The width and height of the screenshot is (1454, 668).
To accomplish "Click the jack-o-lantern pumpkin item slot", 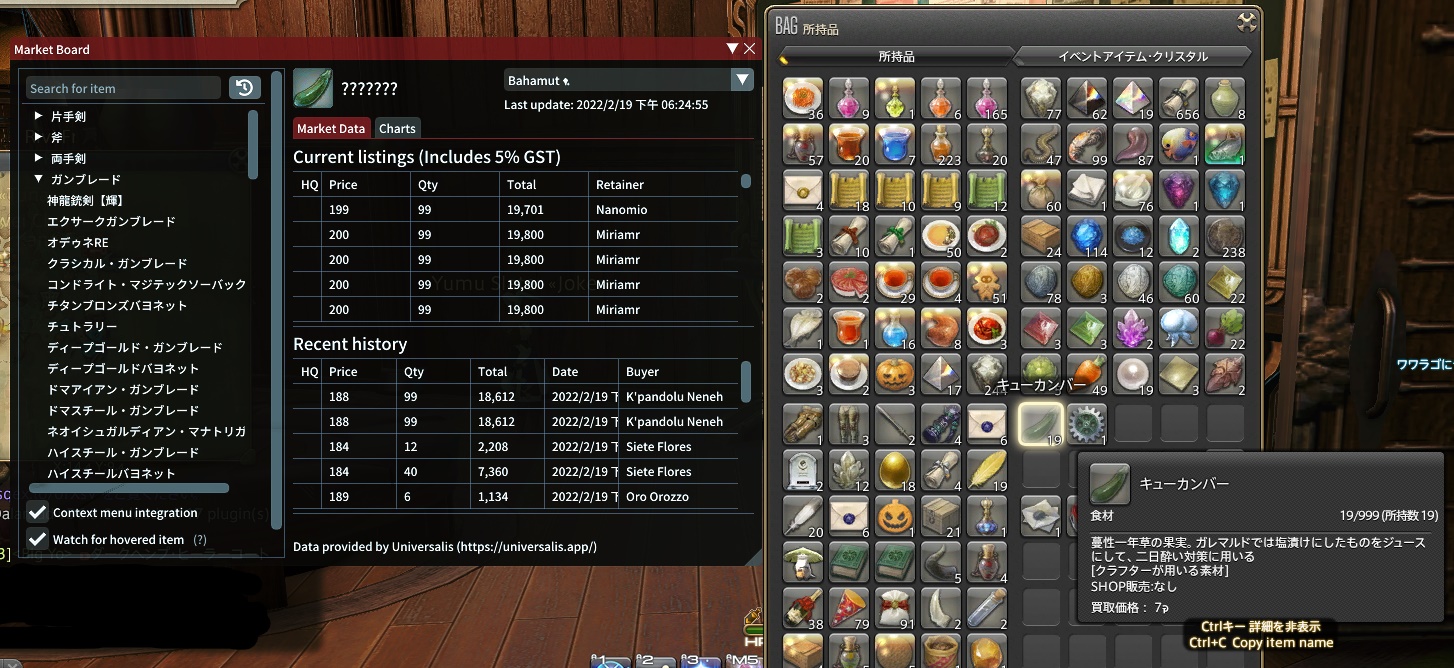I will pyautogui.click(x=897, y=376).
